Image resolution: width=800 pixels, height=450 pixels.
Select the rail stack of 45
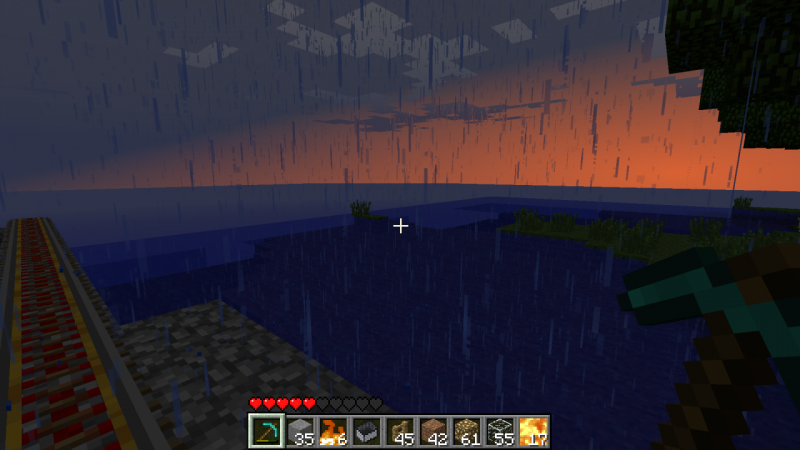pos(400,432)
